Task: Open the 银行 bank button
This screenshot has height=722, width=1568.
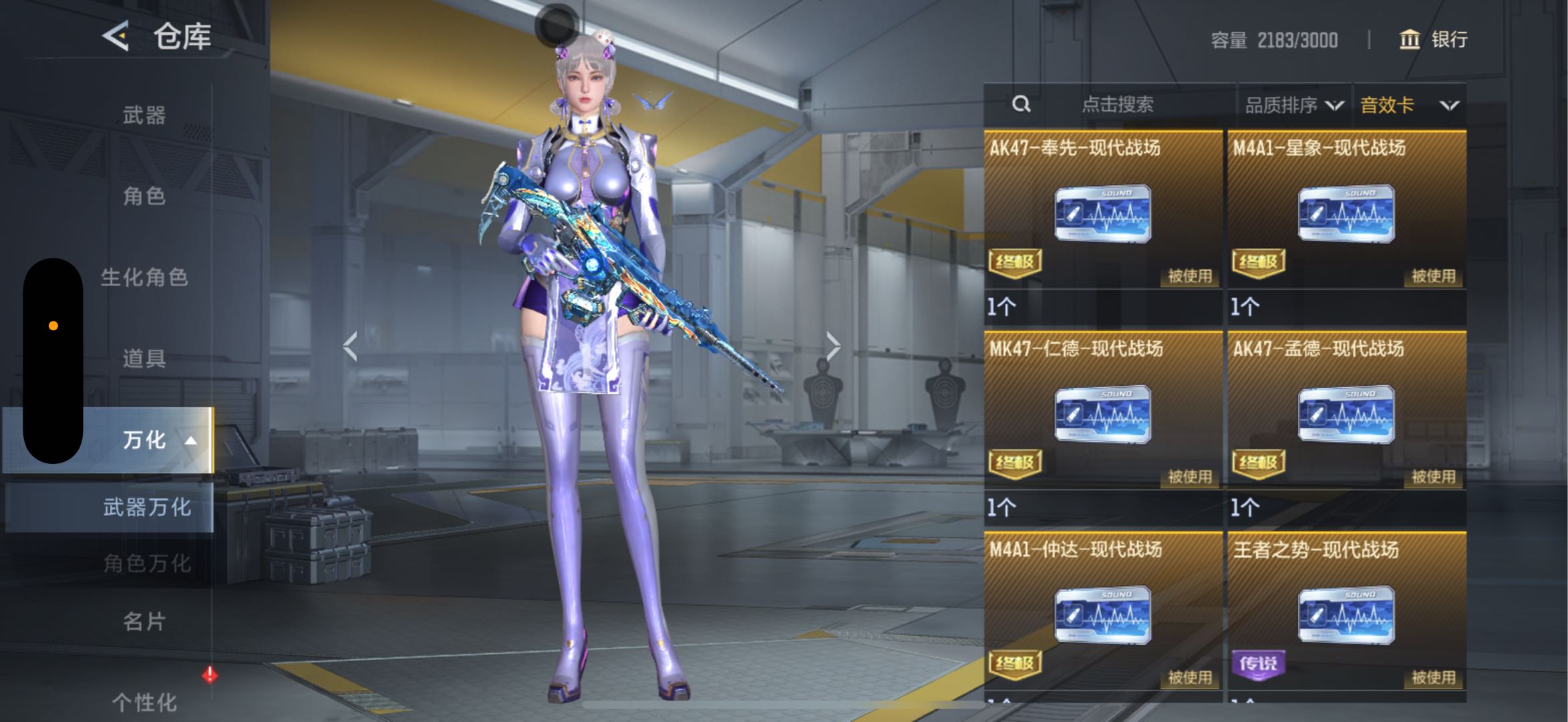Action: click(x=1434, y=39)
